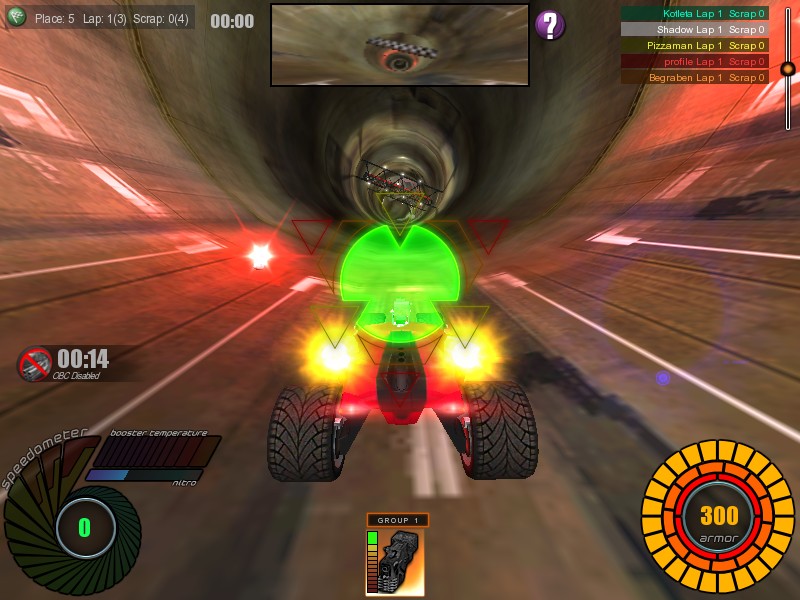800x600 pixels.
Task: Click the OBC Disabled icon
Action: [36, 363]
